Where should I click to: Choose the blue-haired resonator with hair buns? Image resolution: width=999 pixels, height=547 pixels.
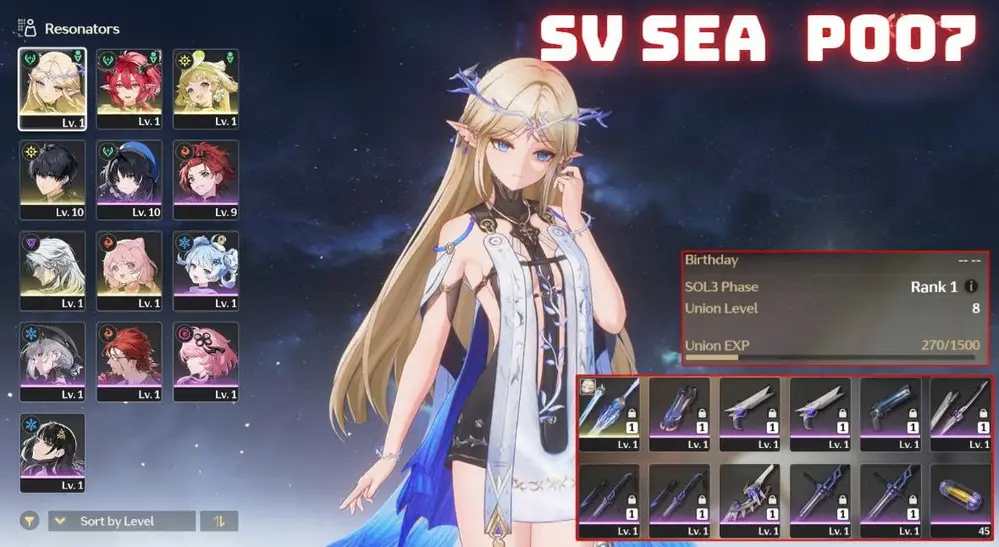(206, 270)
